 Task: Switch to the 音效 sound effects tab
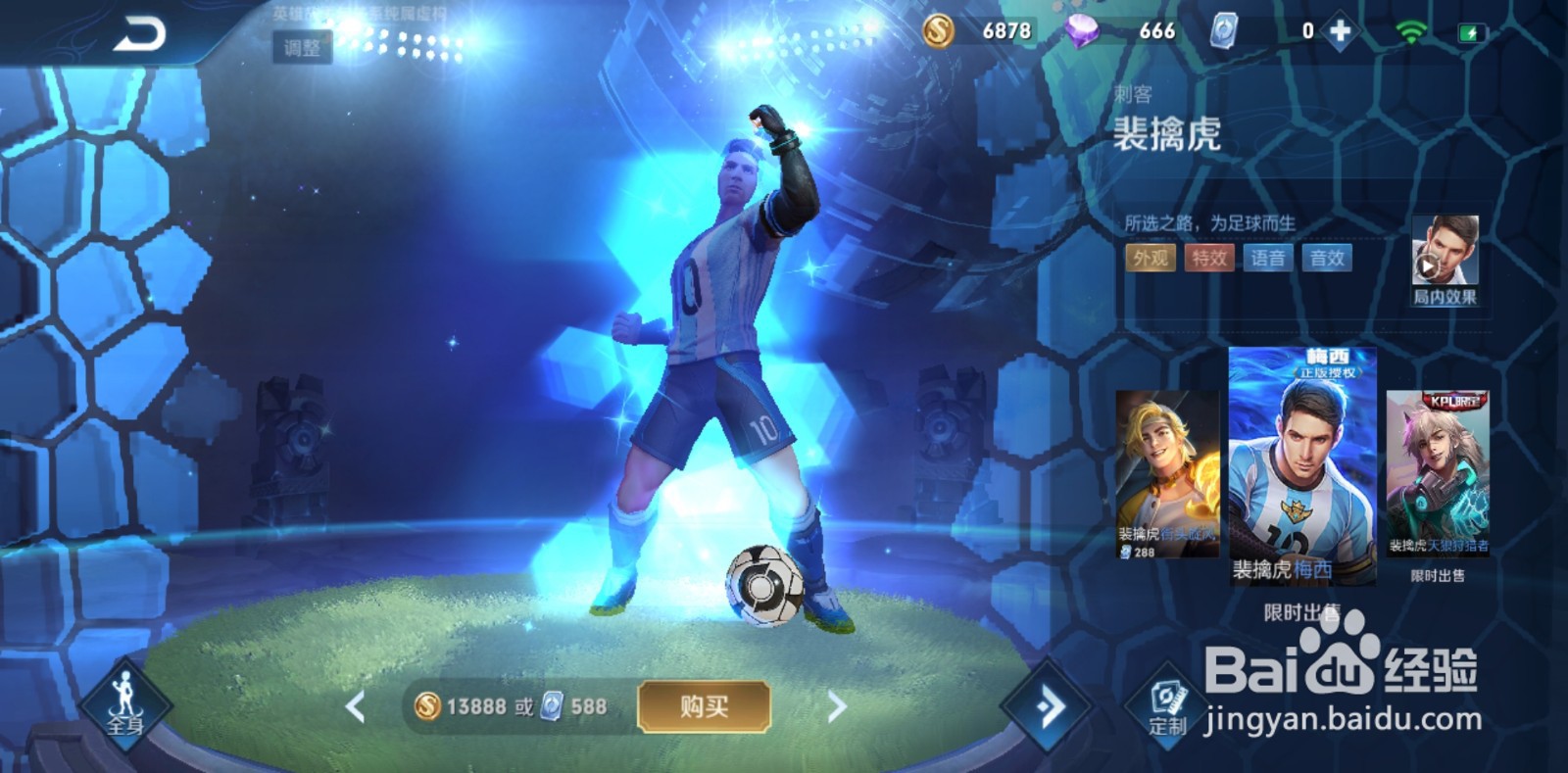point(1329,259)
